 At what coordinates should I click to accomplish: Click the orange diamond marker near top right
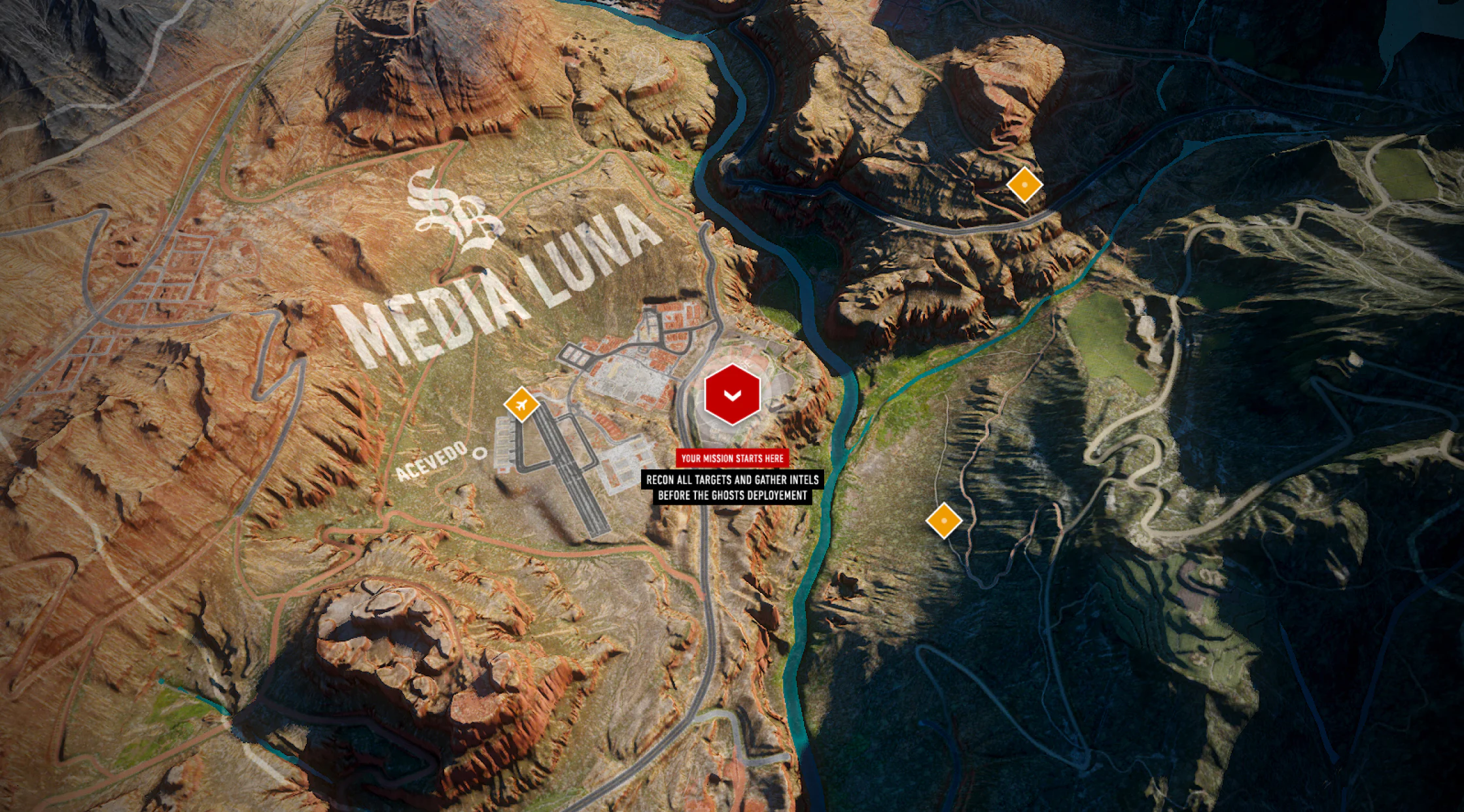tap(1024, 186)
